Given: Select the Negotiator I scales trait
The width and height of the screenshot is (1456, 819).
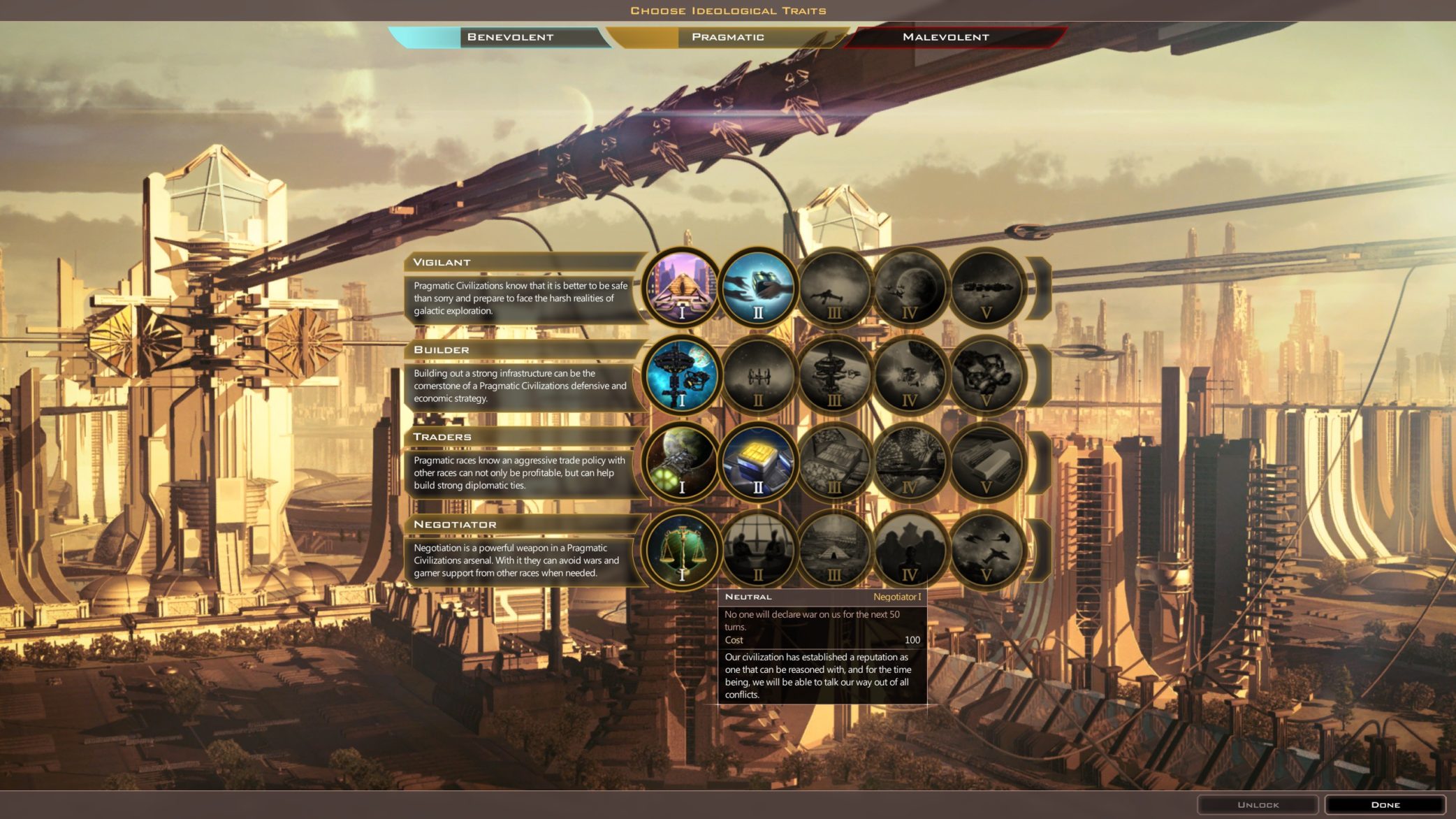Looking at the screenshot, I should [x=682, y=550].
